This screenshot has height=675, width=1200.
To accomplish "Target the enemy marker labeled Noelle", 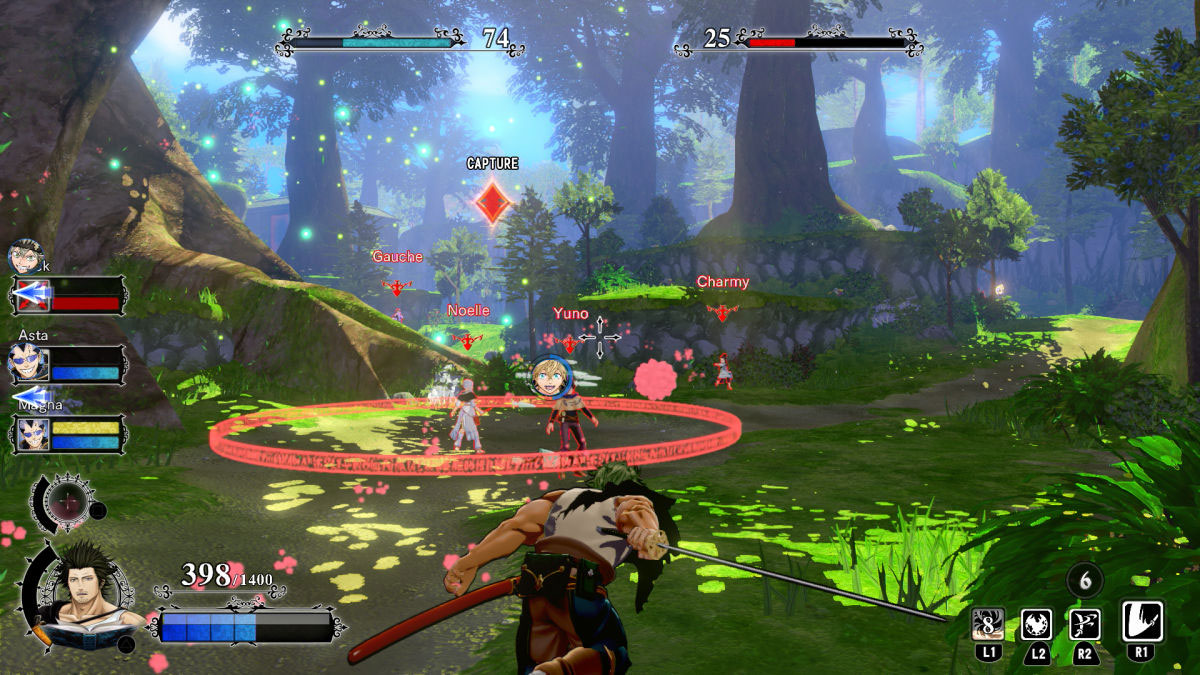I will 467,339.
